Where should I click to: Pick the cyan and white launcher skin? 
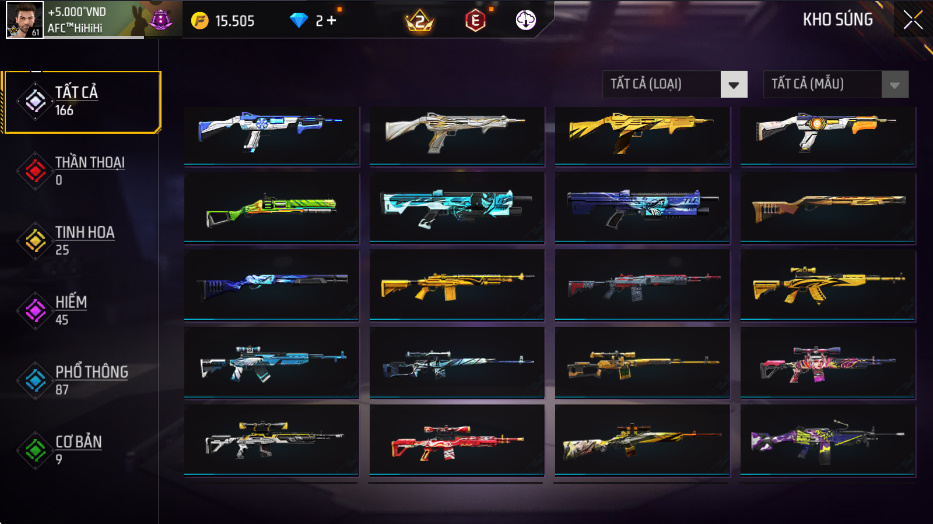point(457,207)
